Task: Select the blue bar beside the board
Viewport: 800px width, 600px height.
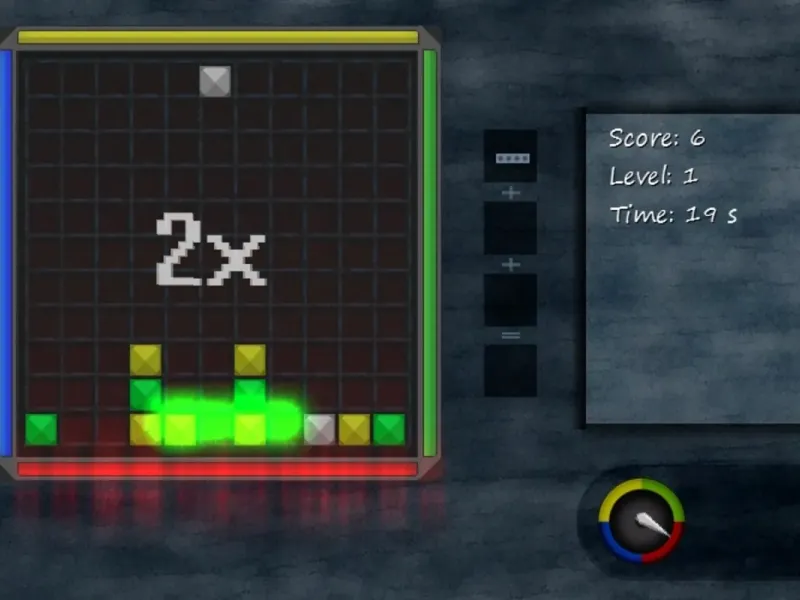Action: (x=6, y=252)
